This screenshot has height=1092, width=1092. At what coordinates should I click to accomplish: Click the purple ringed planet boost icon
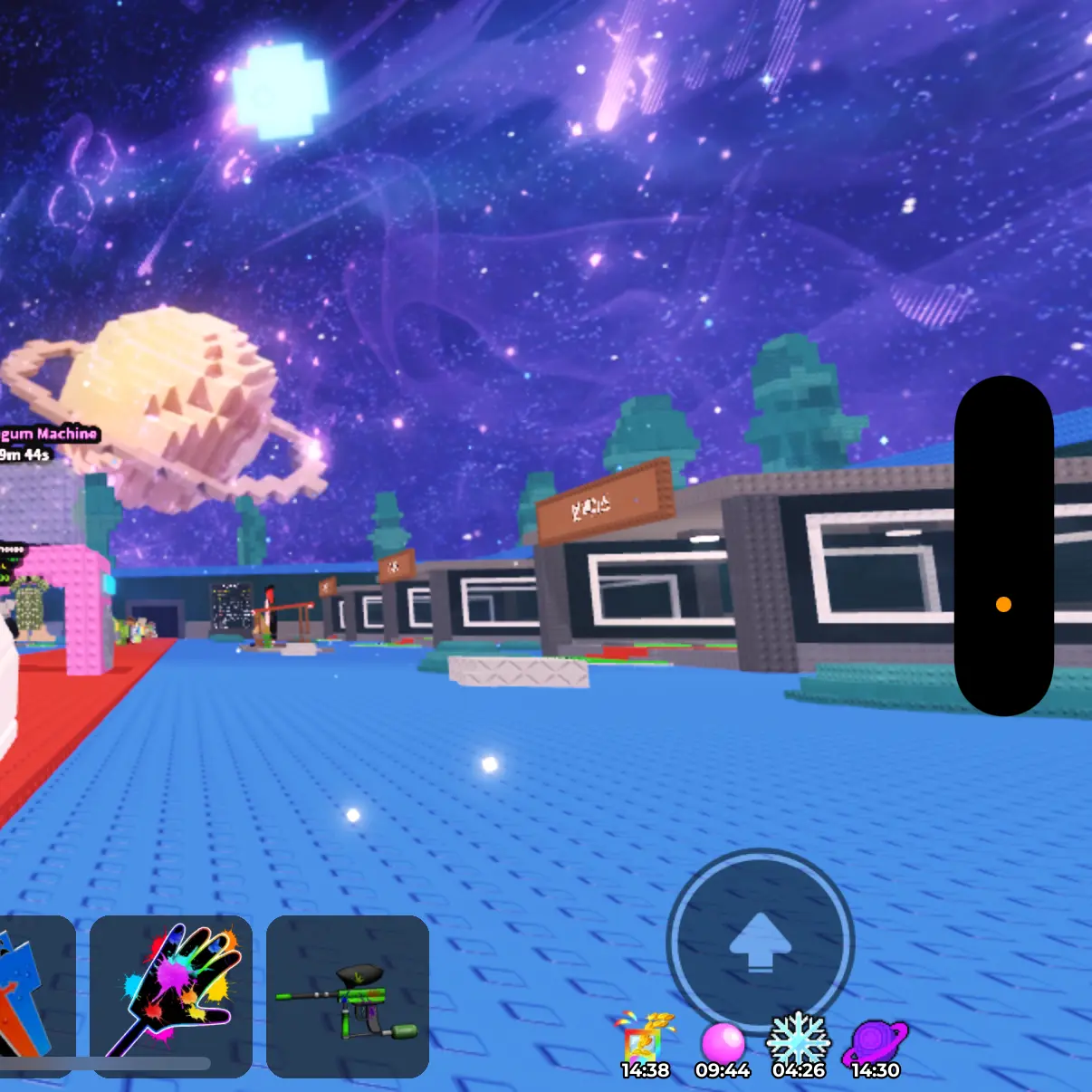click(875, 1043)
